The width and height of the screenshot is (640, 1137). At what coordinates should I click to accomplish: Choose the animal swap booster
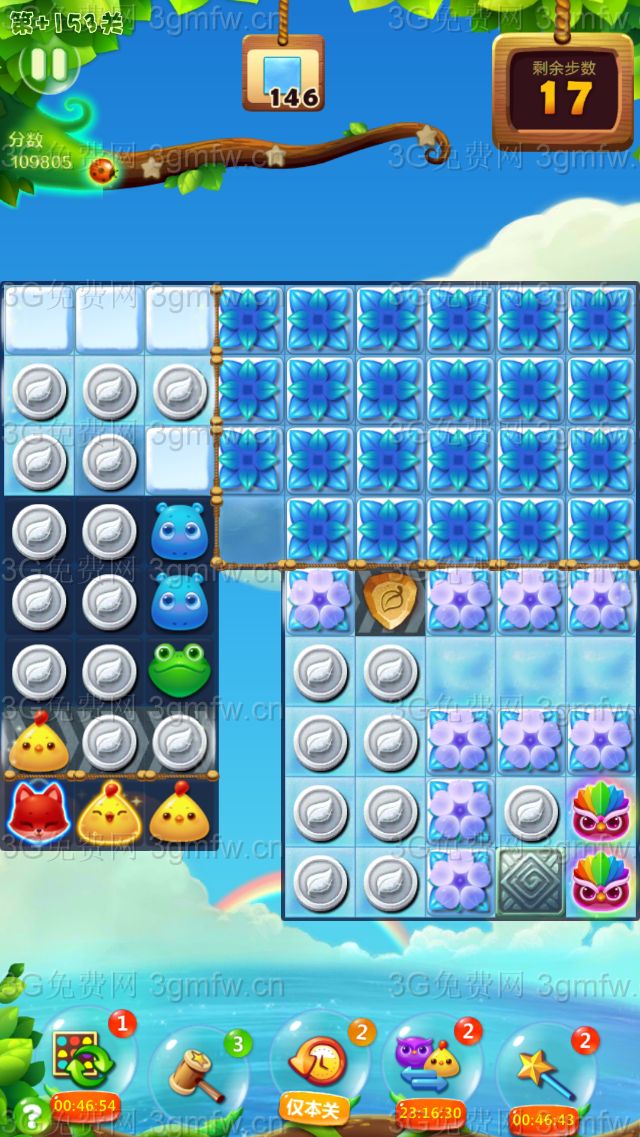coord(430,1062)
